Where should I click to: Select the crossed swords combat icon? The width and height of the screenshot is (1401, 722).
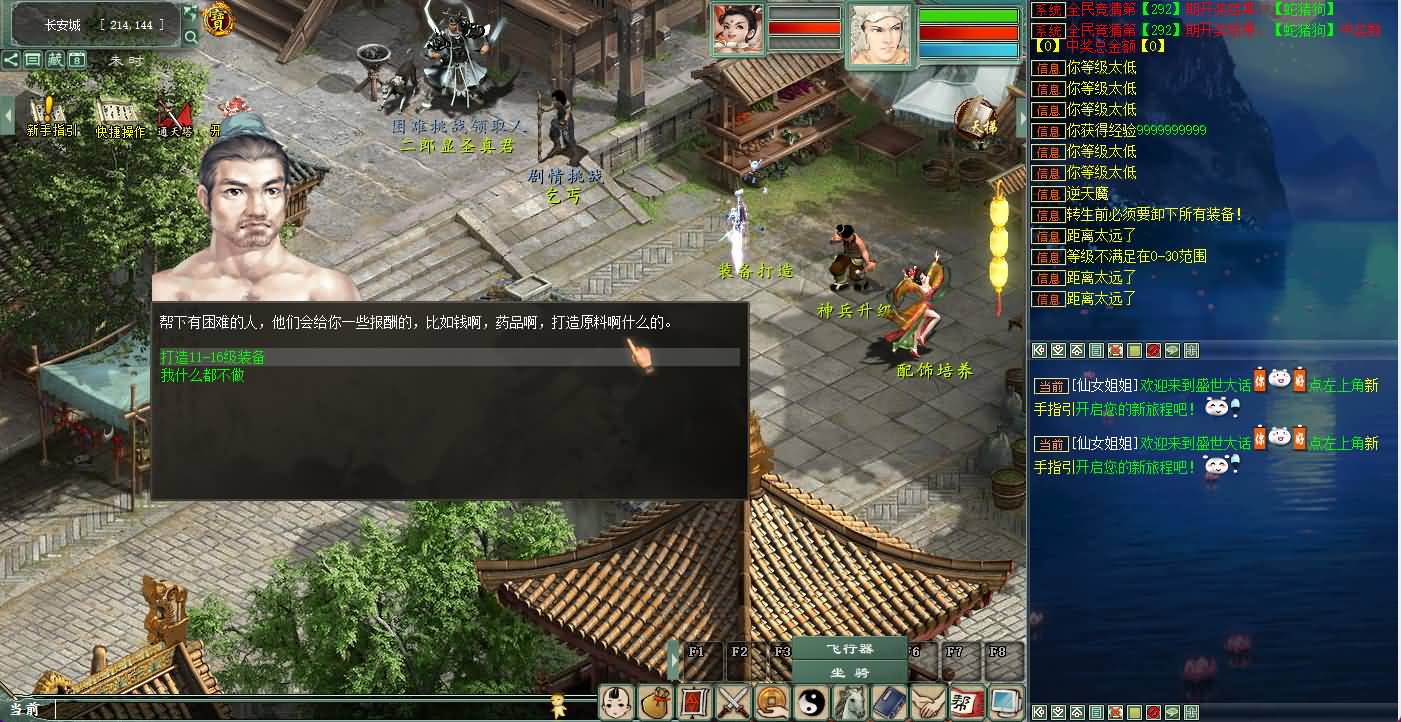[x=733, y=703]
